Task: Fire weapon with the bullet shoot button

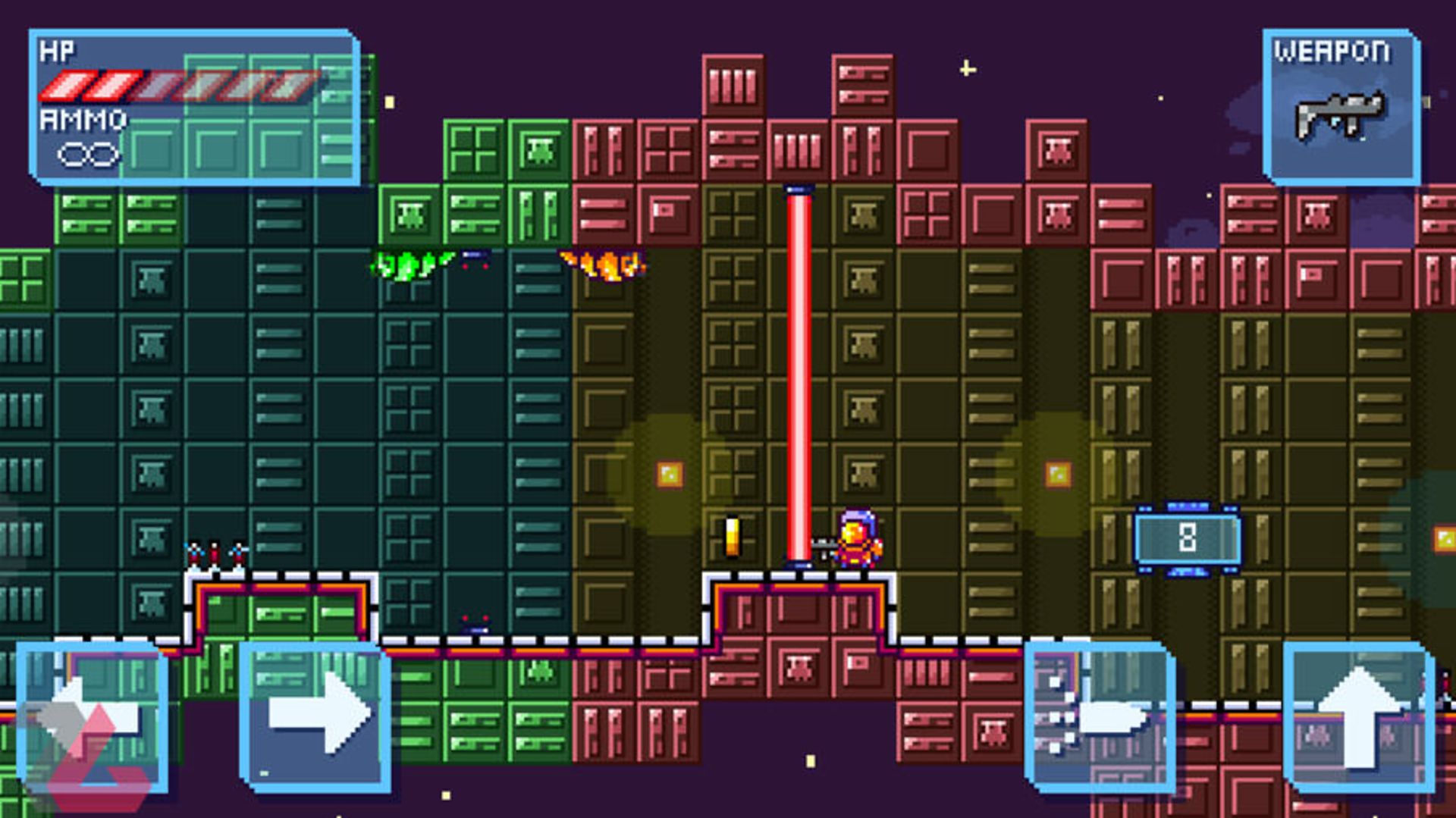Action: tap(1100, 716)
